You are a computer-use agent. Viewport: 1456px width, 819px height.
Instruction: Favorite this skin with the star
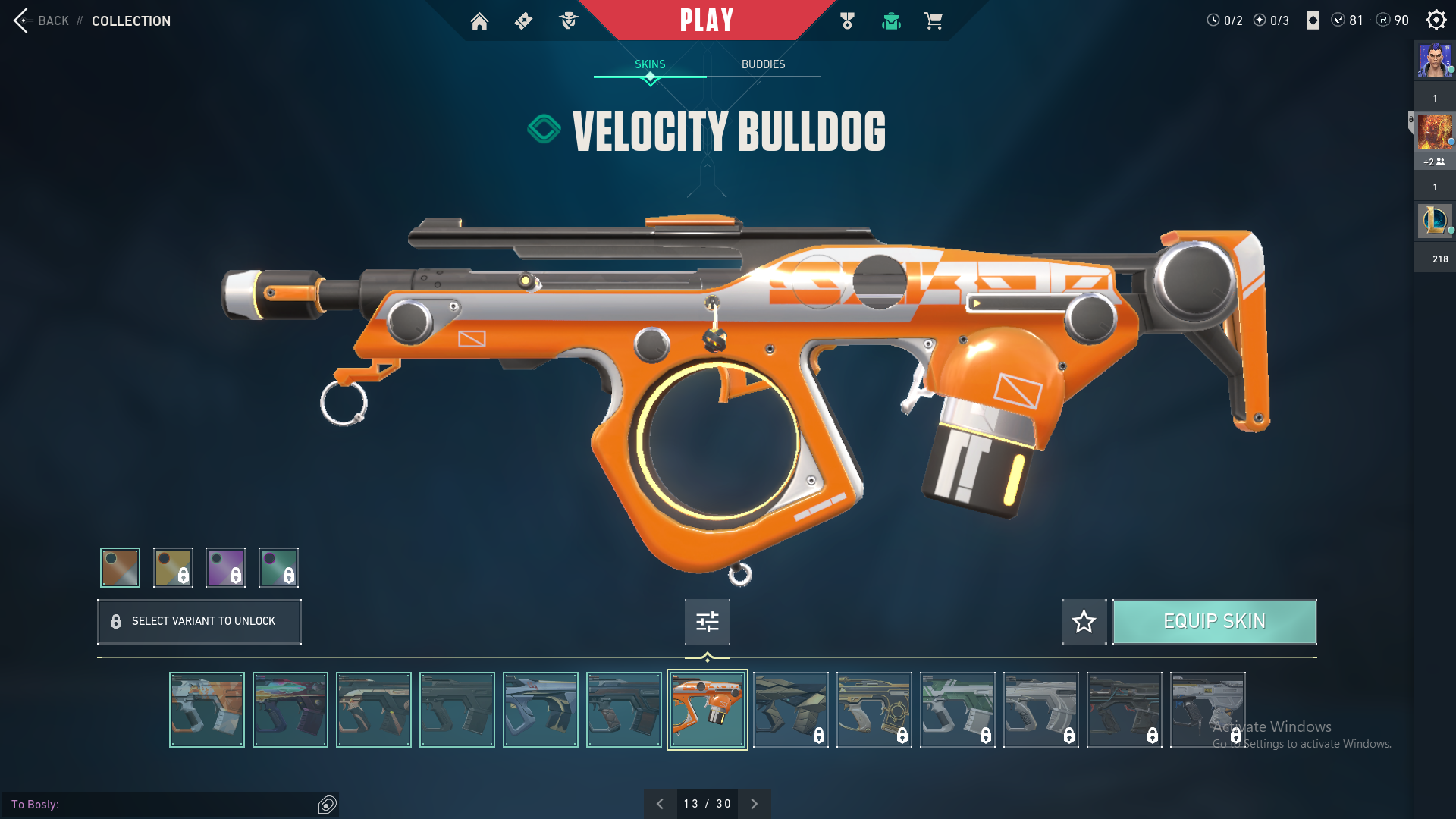(1084, 622)
